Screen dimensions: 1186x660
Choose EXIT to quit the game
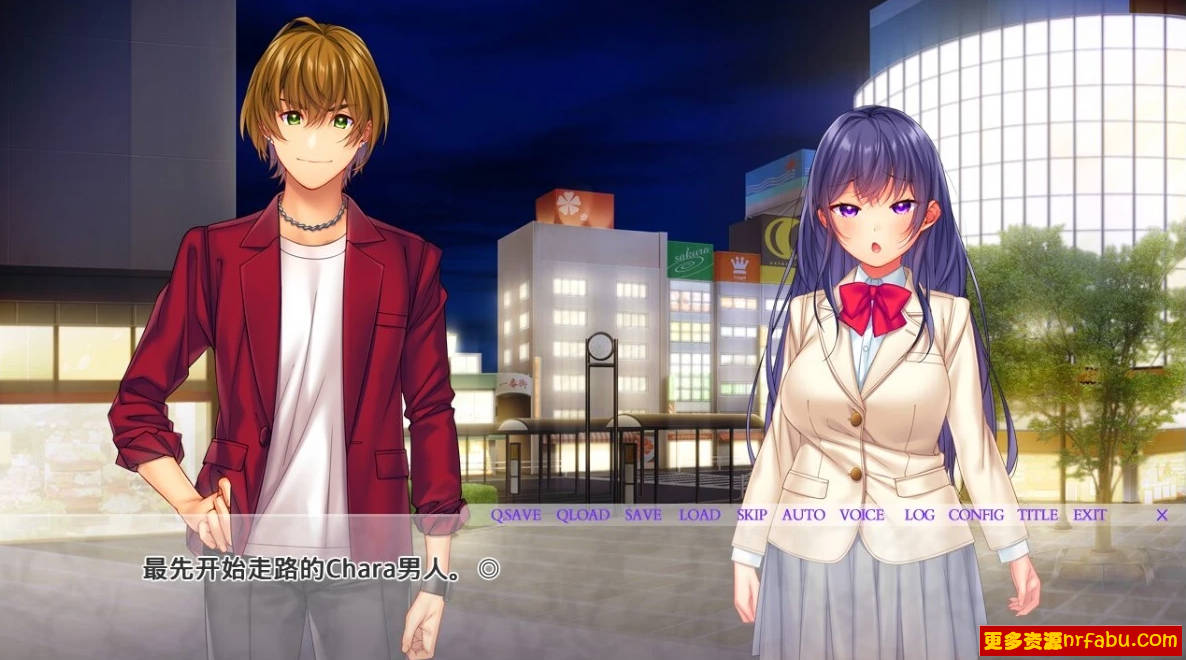point(1090,515)
